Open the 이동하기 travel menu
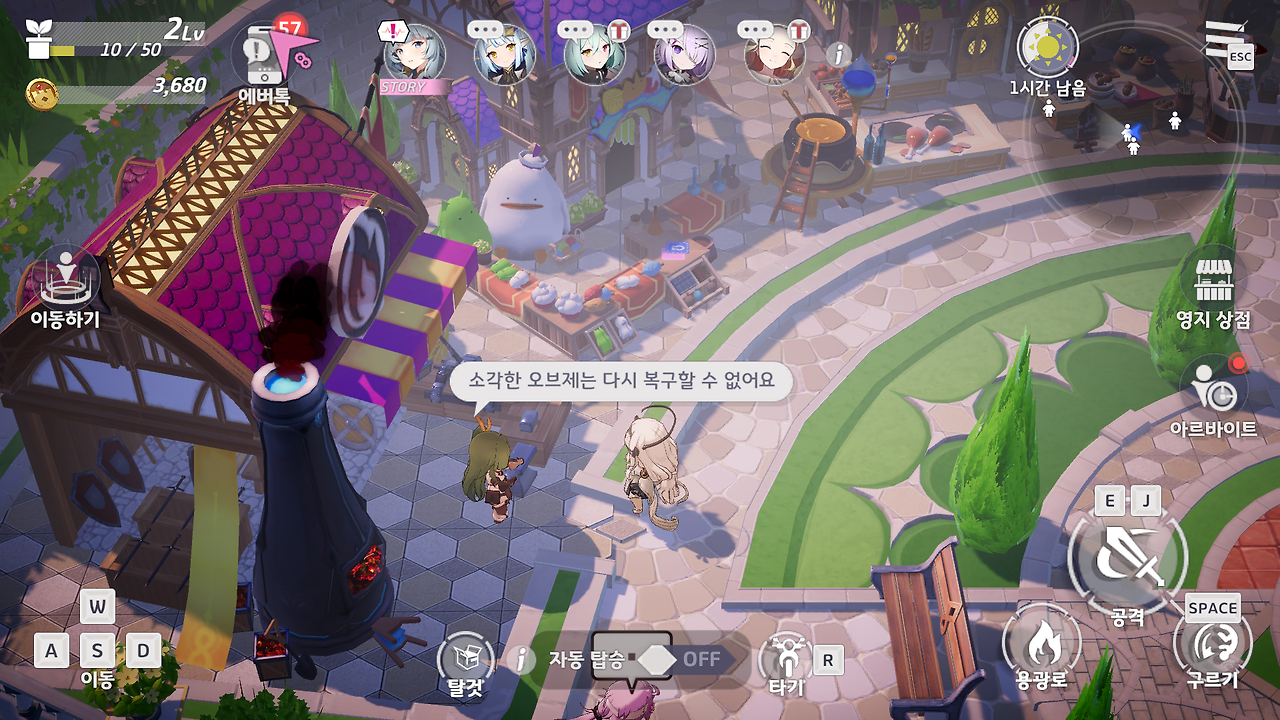1280x720 pixels. click(66, 280)
